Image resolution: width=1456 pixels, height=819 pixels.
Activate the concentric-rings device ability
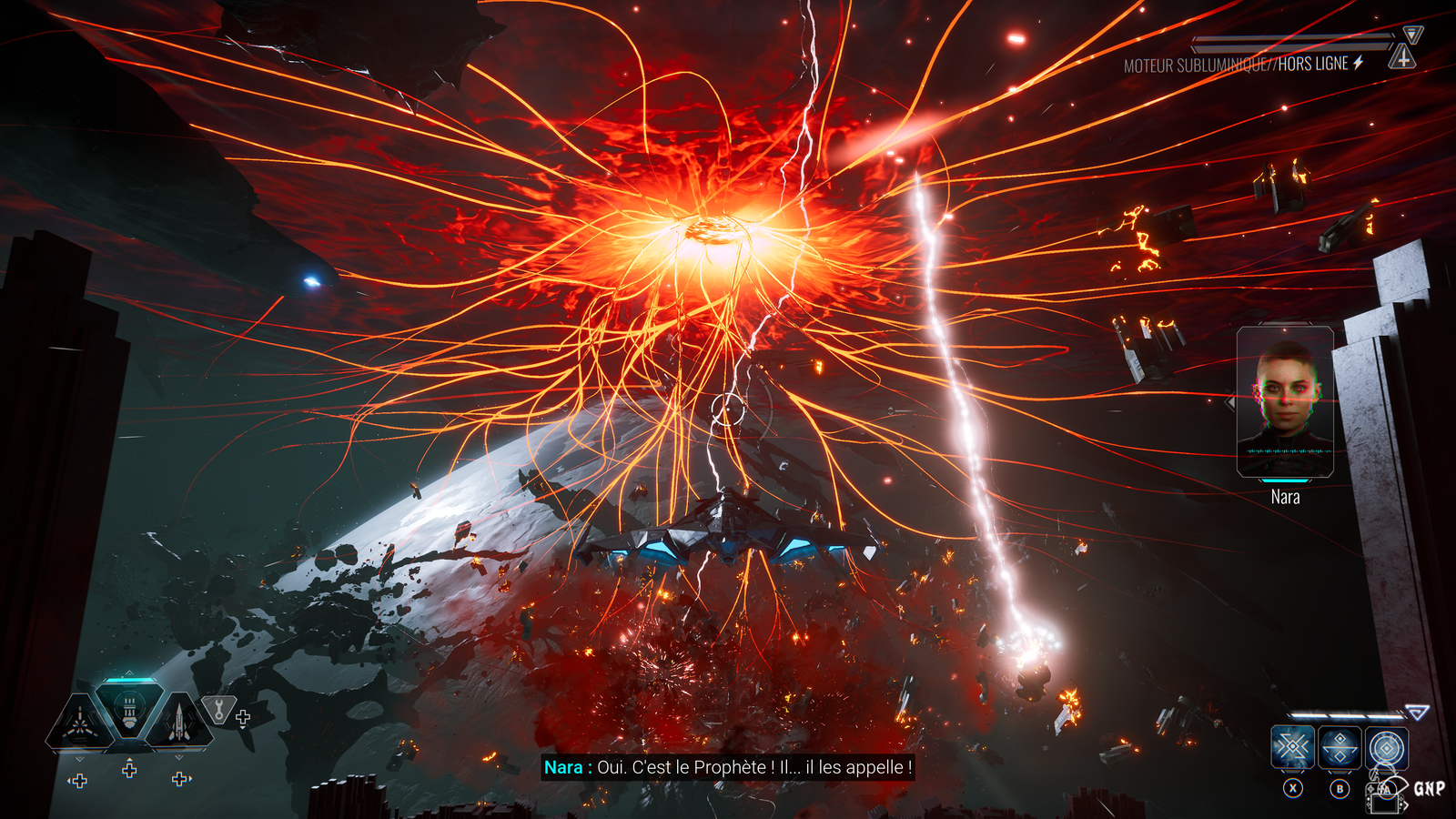(x=1386, y=749)
